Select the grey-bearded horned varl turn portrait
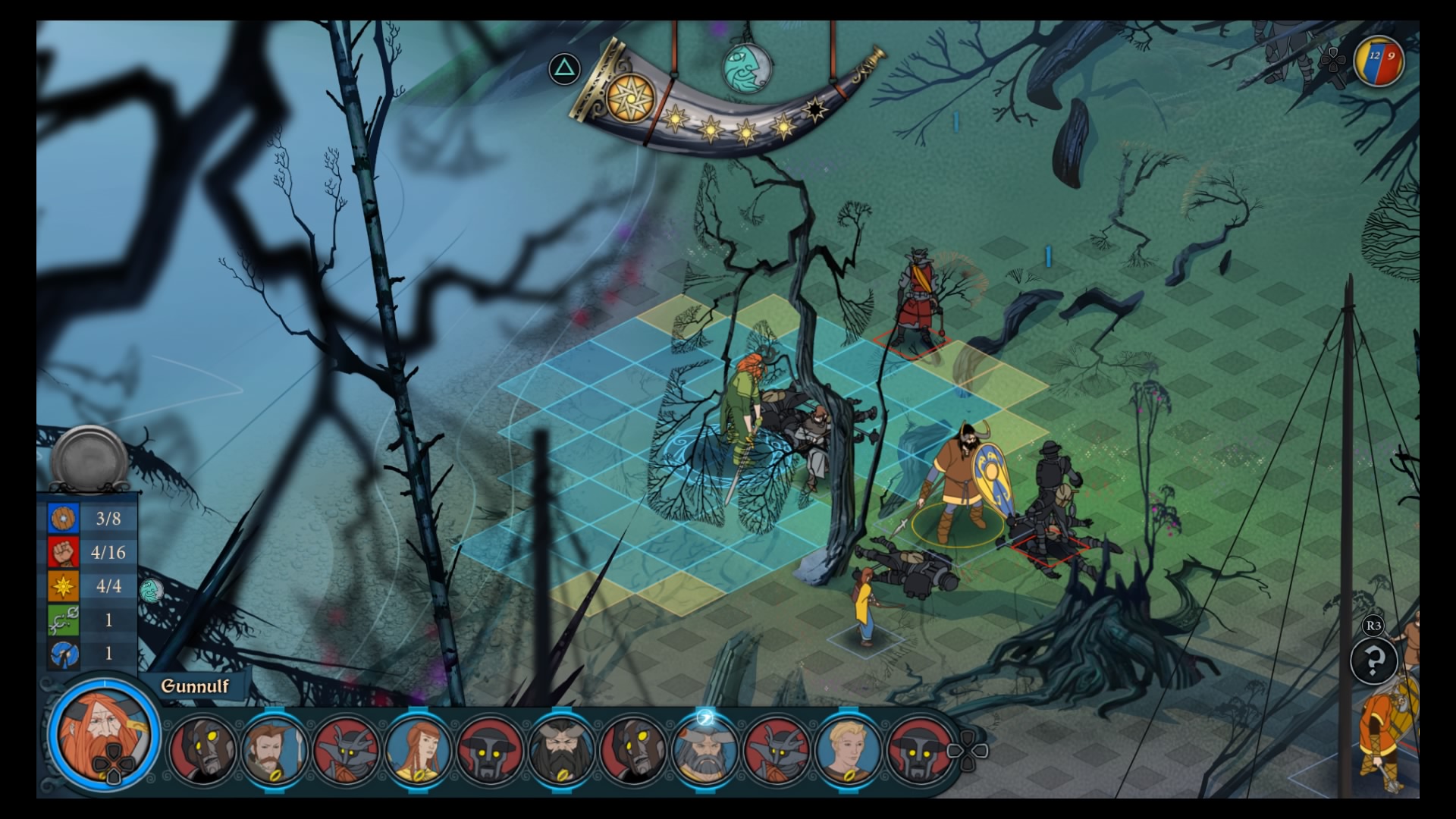Viewport: 1456px width, 819px height. click(x=705, y=749)
